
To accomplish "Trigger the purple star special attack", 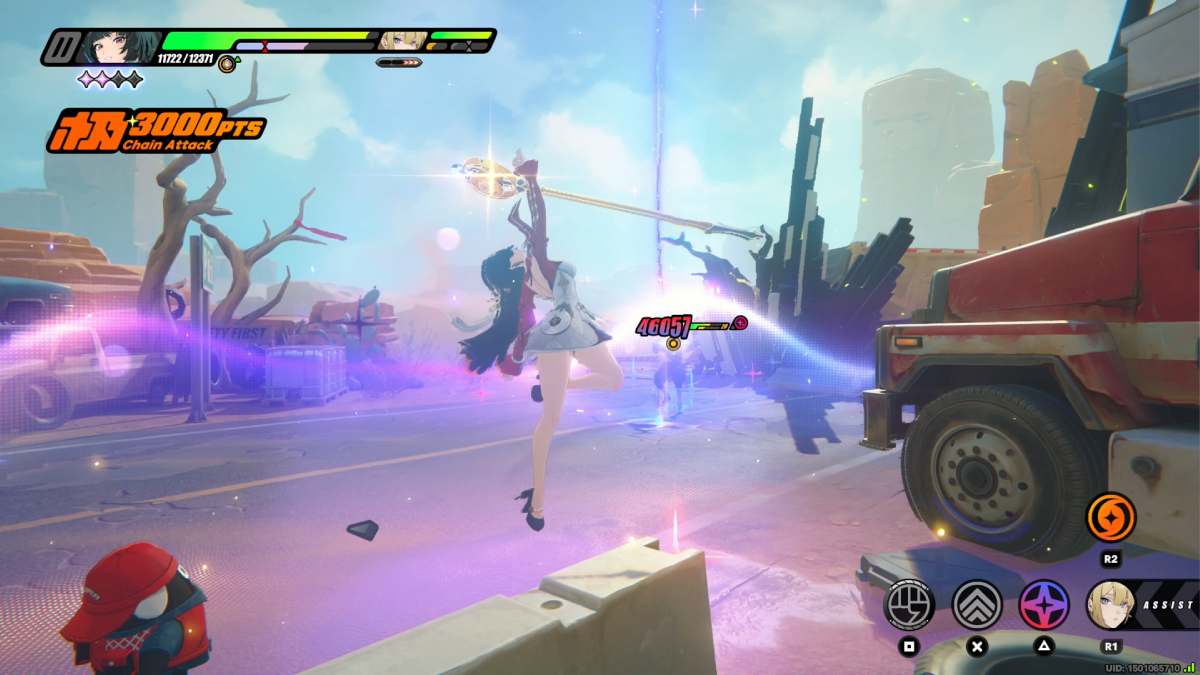I will tap(1044, 604).
